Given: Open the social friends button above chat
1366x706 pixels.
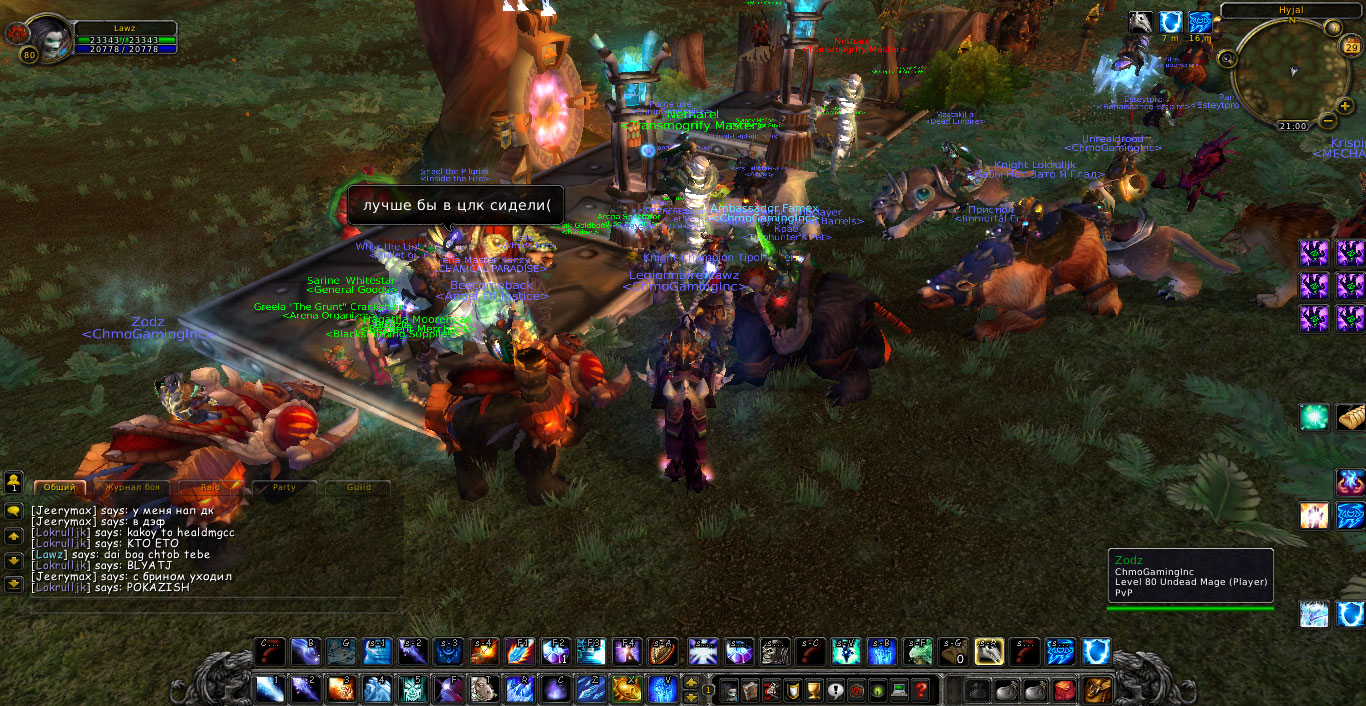Looking at the screenshot, I should (x=14, y=483).
